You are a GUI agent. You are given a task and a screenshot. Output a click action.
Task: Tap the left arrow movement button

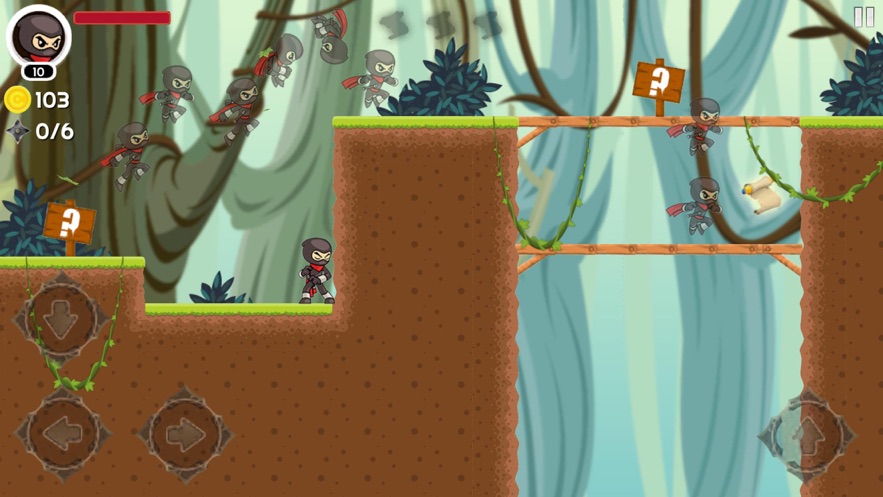(62, 435)
